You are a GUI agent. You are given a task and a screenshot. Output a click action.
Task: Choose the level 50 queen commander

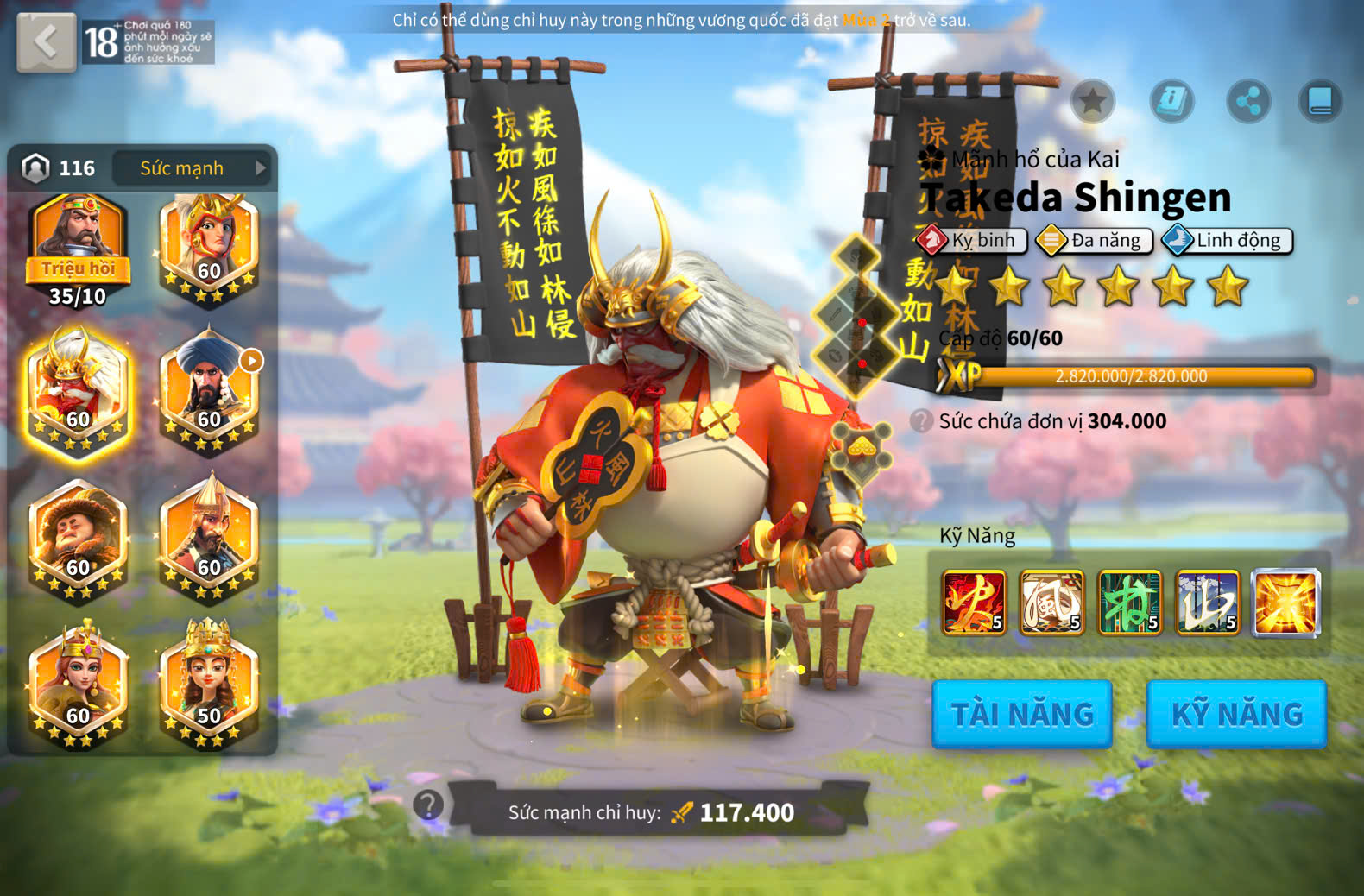click(209, 686)
